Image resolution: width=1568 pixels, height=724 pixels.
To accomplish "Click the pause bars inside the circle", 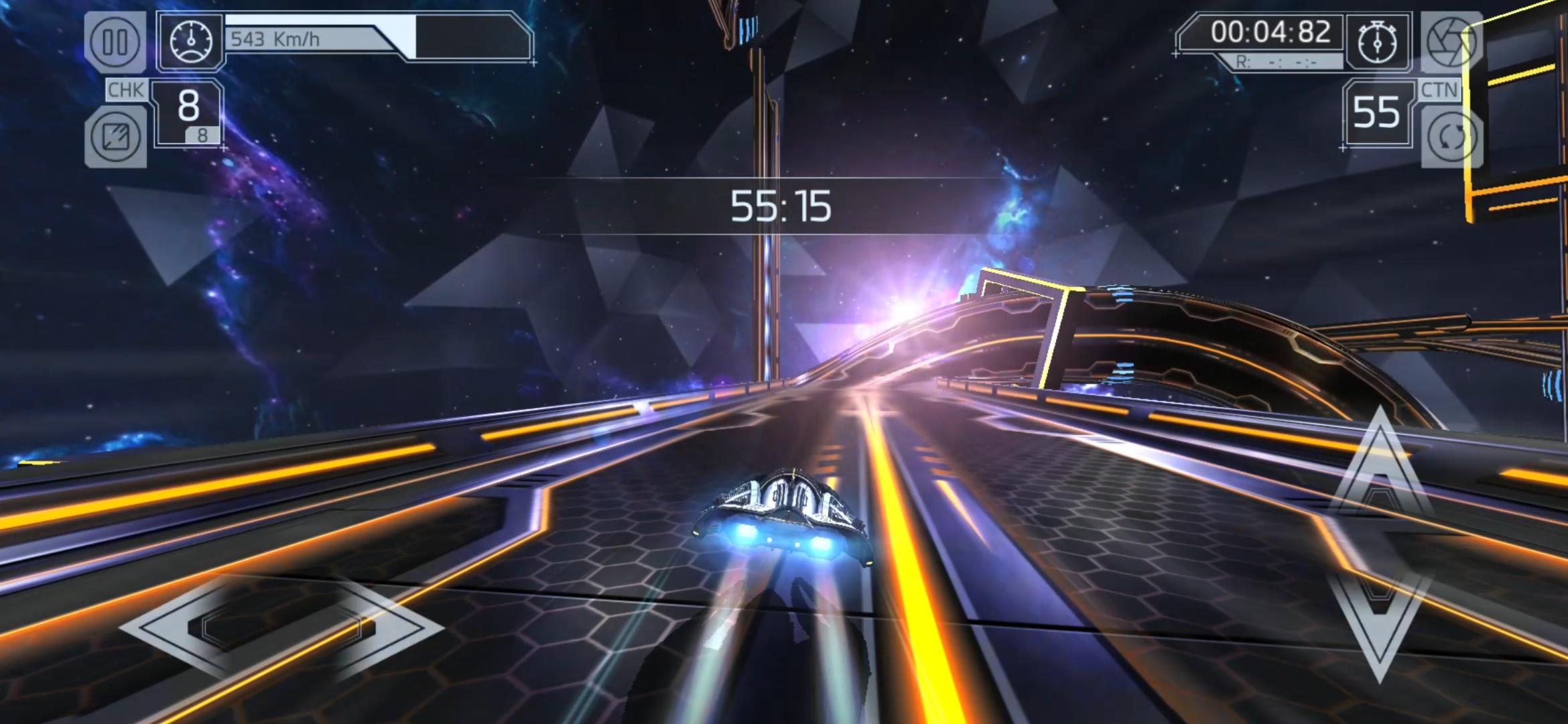I will coord(116,40).
